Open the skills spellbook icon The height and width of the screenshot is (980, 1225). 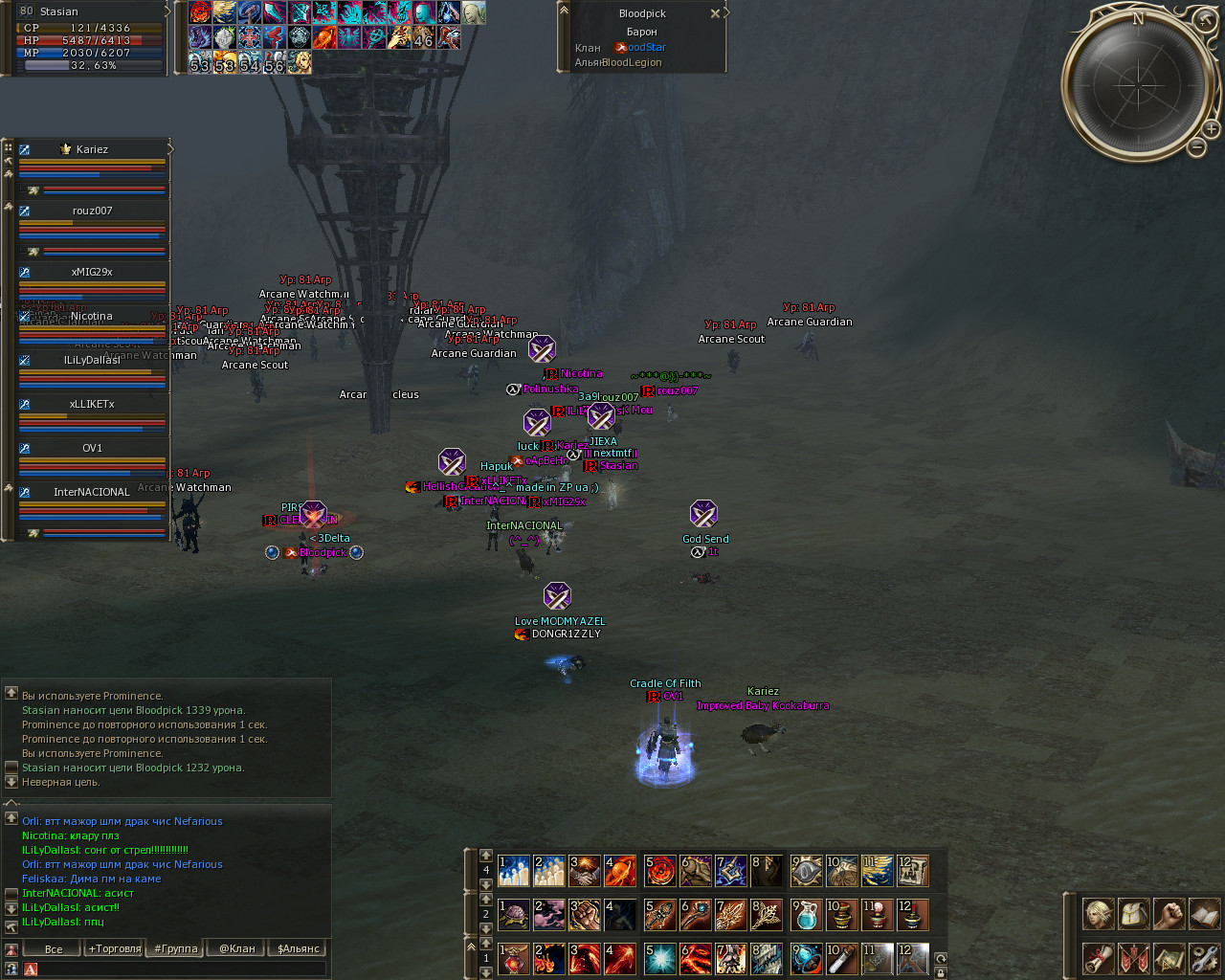[1204, 914]
